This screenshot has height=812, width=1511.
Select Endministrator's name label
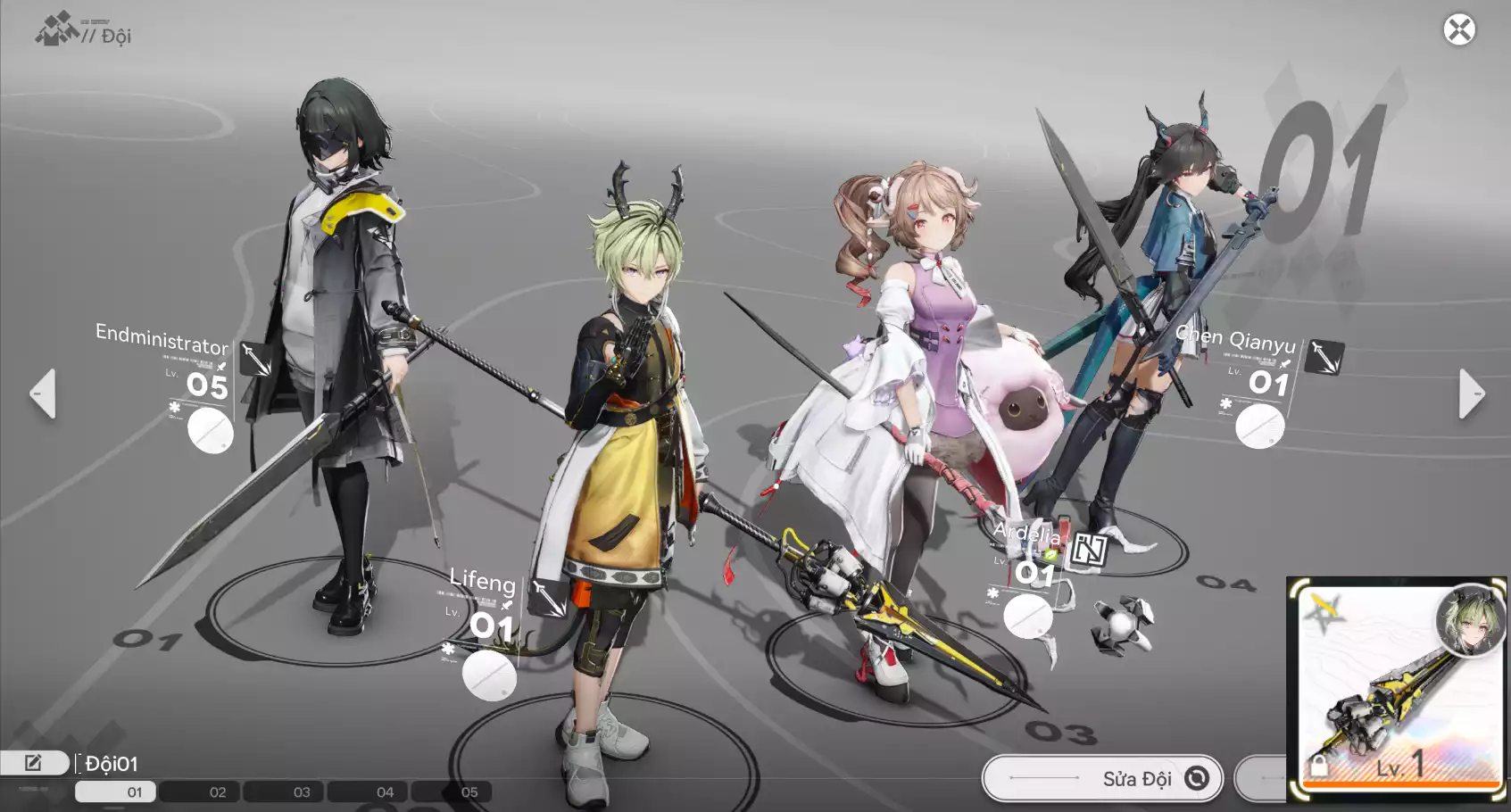click(x=162, y=339)
